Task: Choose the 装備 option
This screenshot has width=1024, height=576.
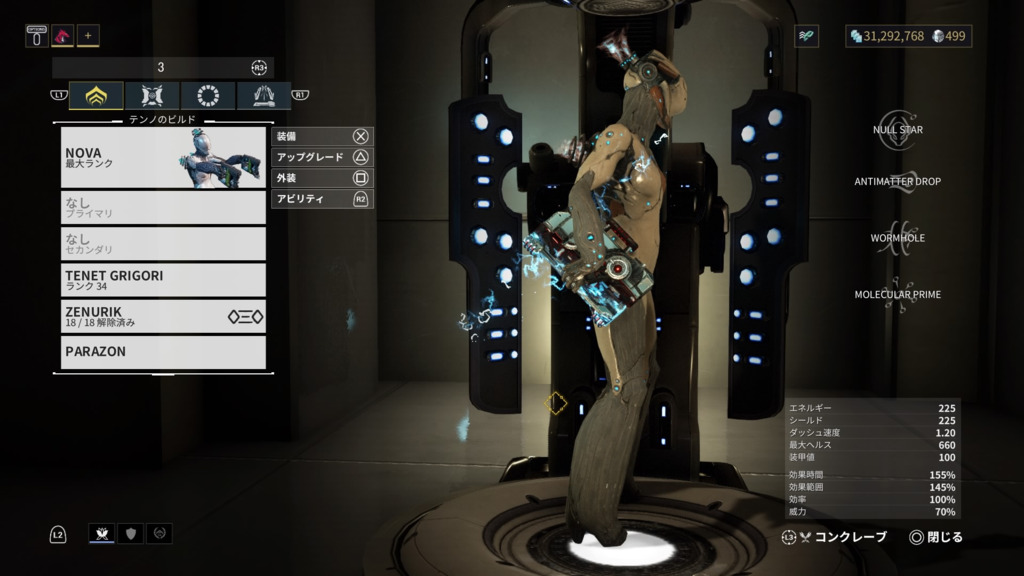Action: point(321,136)
